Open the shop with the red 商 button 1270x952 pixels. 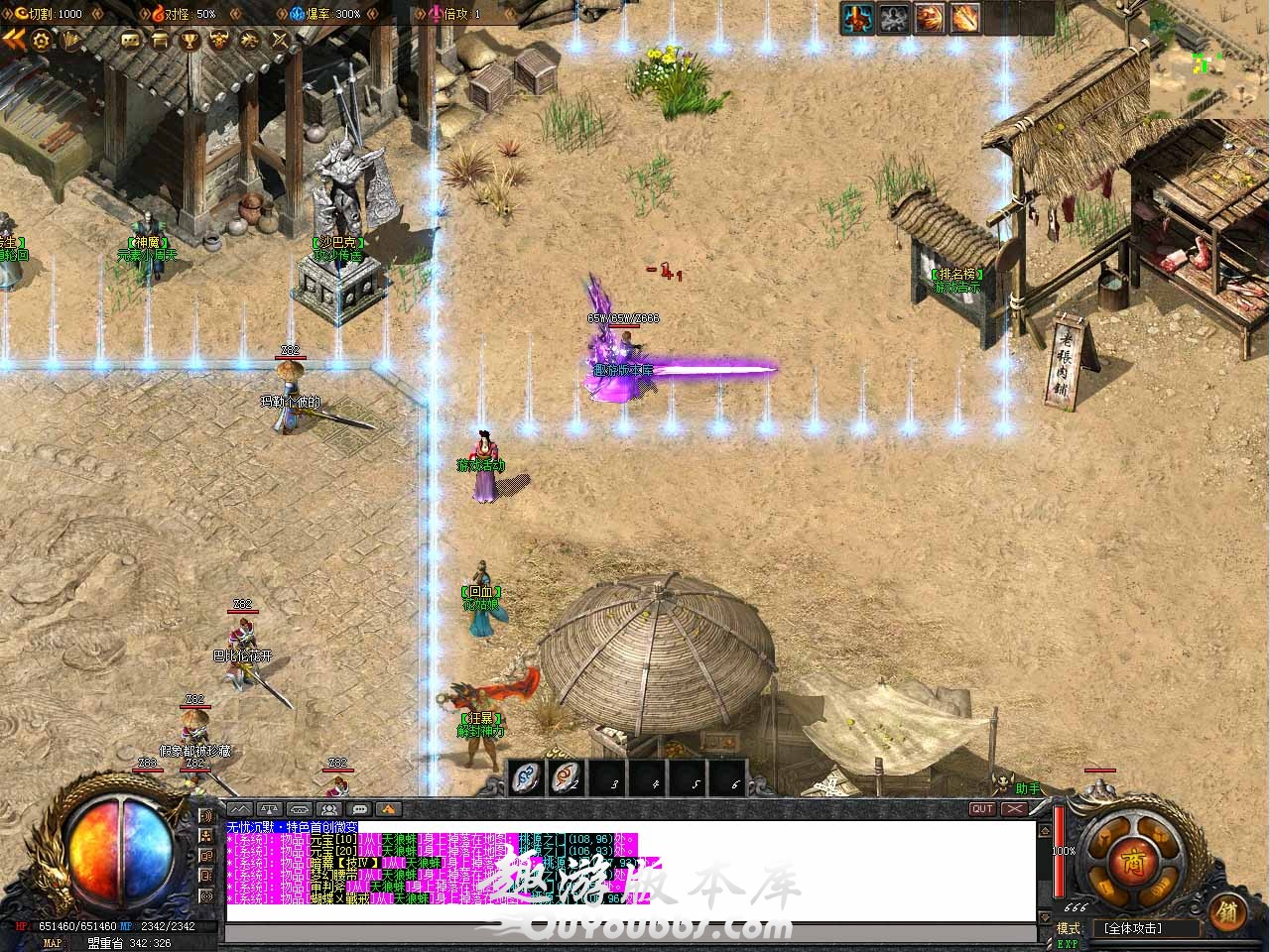[1131, 861]
